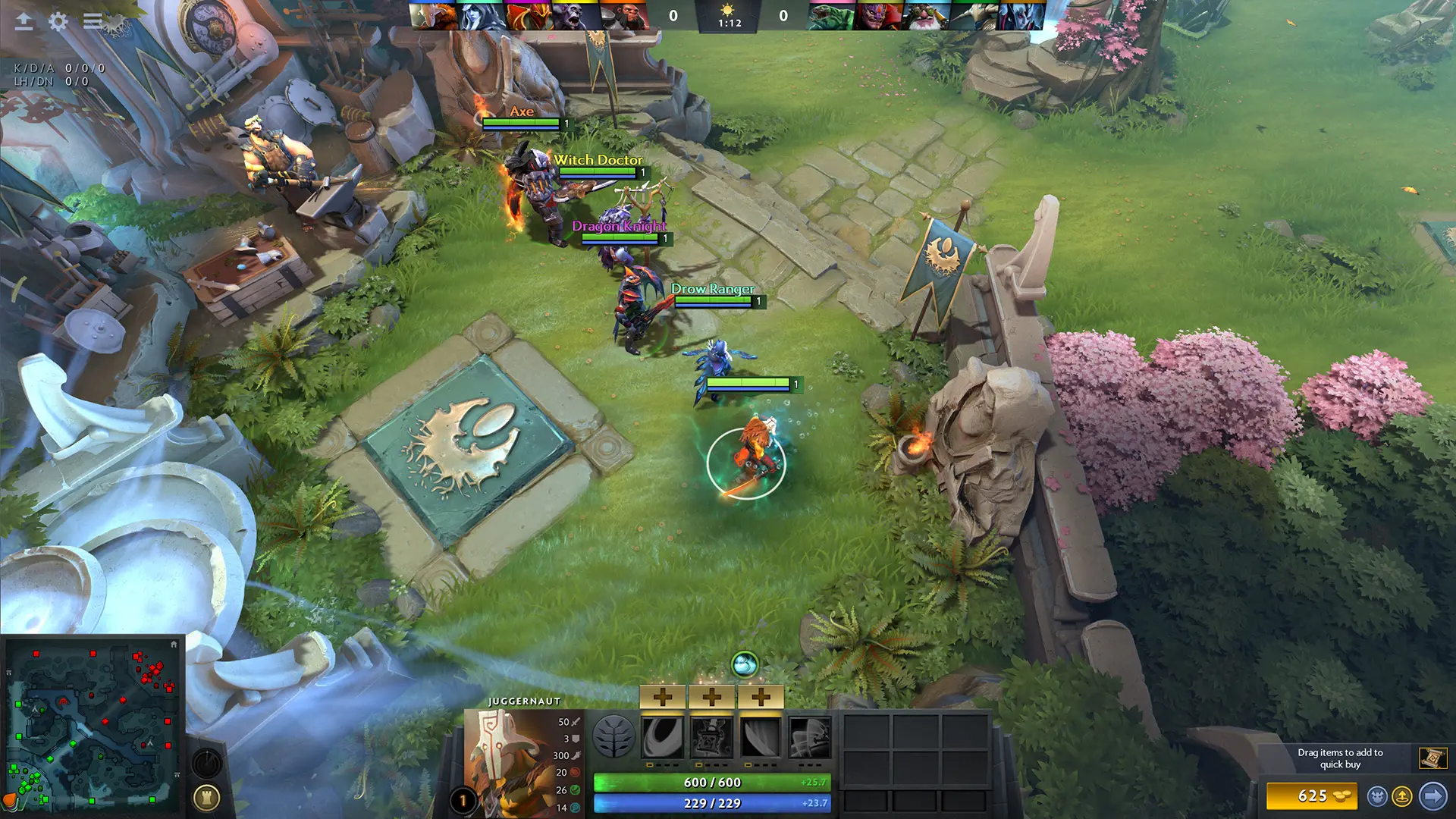1456x819 pixels.
Task: Click the courier icon beside the gold
Action: point(1378,796)
